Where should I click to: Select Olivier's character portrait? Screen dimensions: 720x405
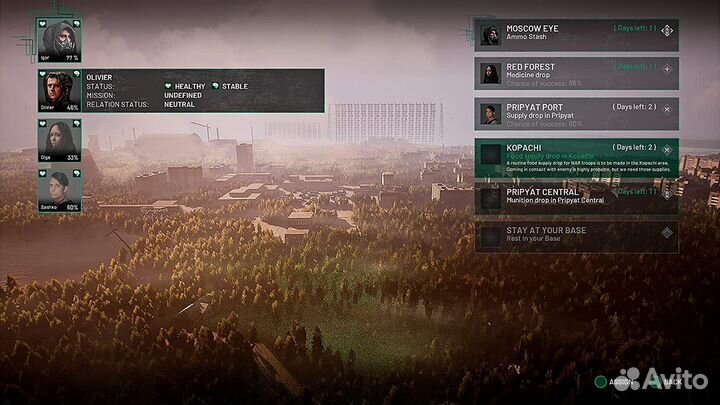pos(58,89)
